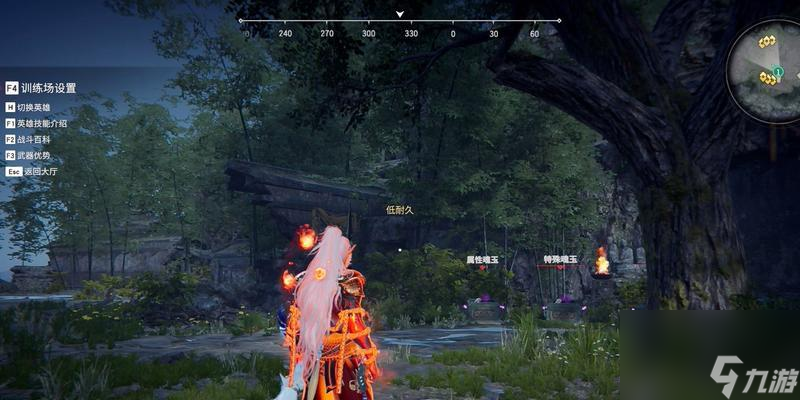
Task: Open the 战斗百科 combat encyclopedia
Action: 34,139
